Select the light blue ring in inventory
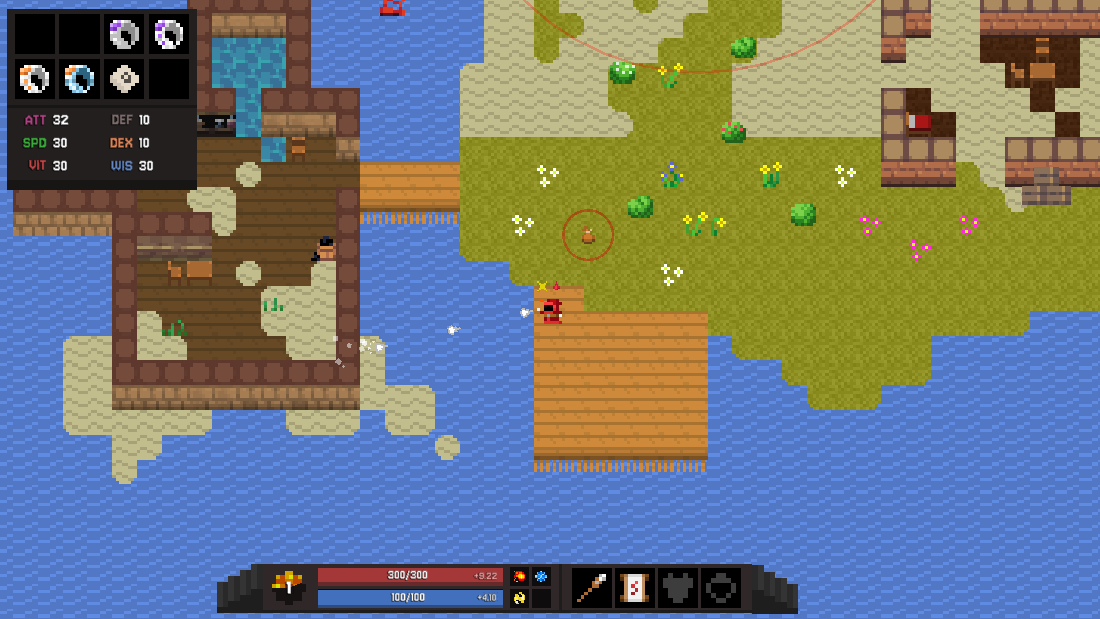Viewport: 1100px width, 619px height. pyautogui.click(x=80, y=79)
